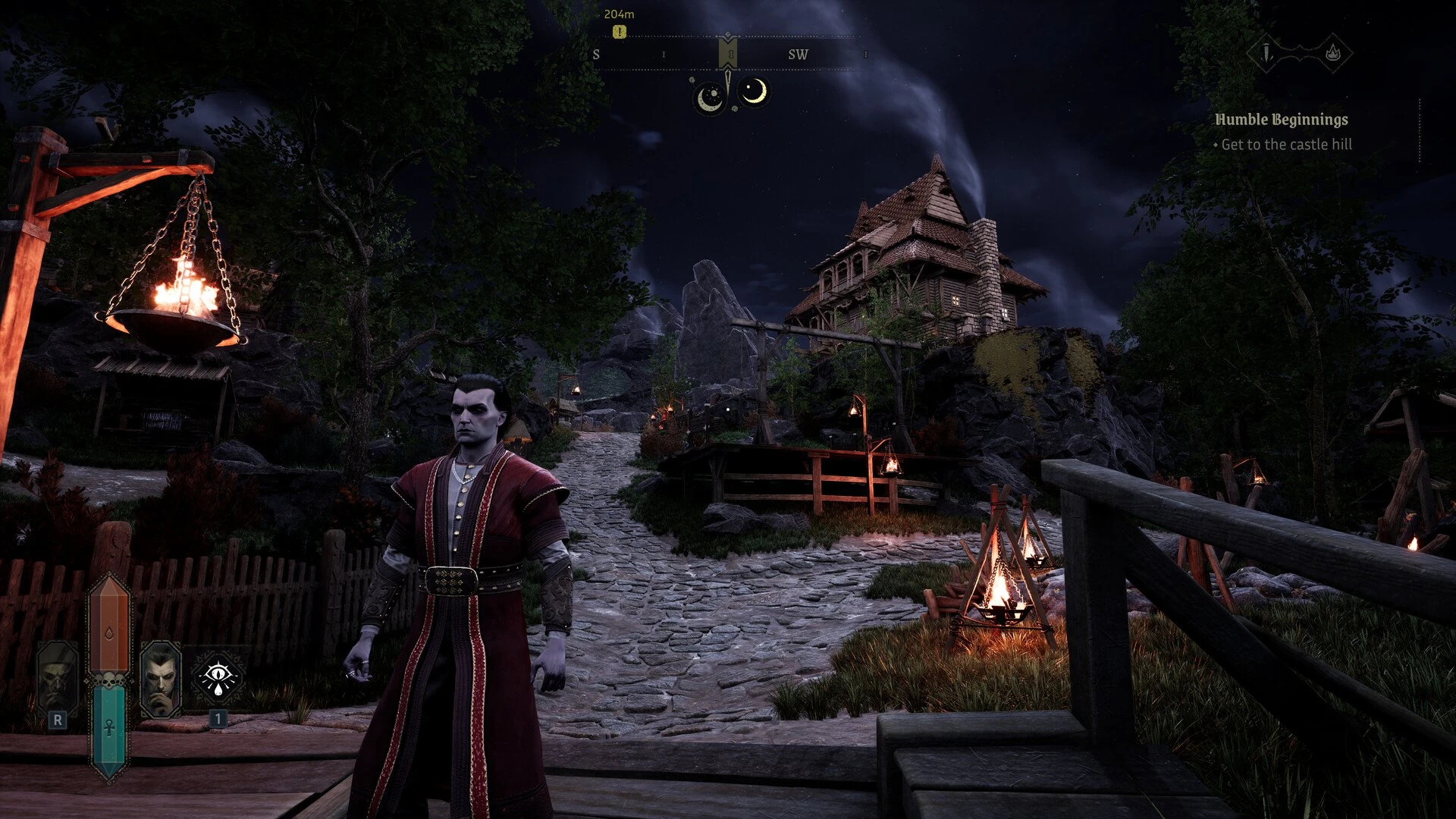Click the 204m distance label
Screen dimensions: 1456x819
tap(620, 14)
